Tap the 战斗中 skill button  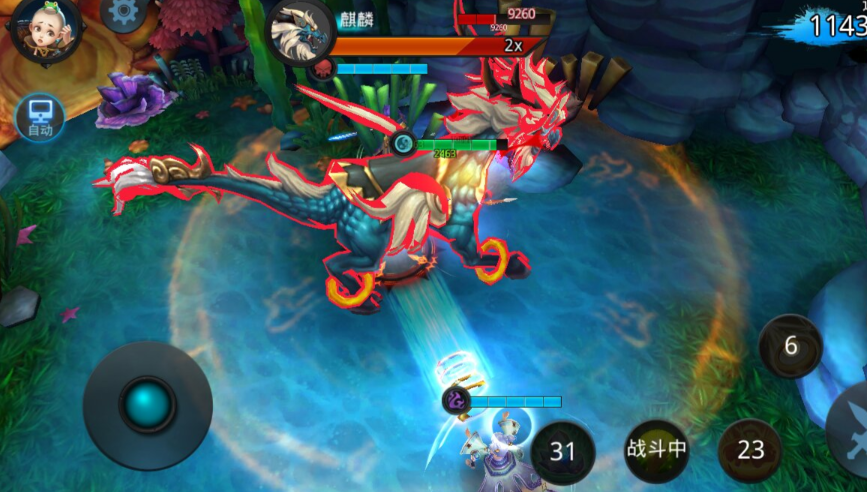(656, 449)
